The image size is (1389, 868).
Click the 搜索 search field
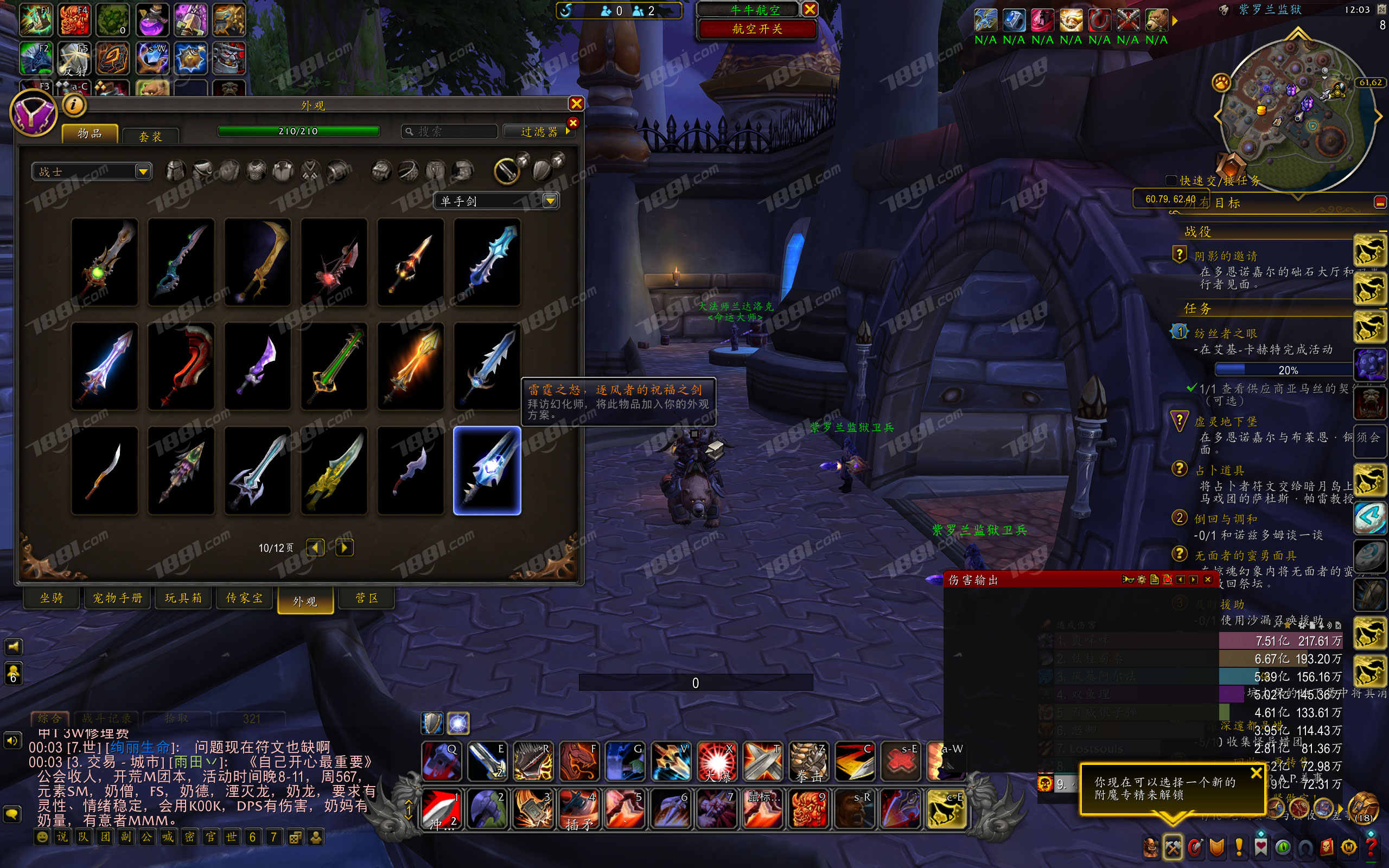click(449, 131)
